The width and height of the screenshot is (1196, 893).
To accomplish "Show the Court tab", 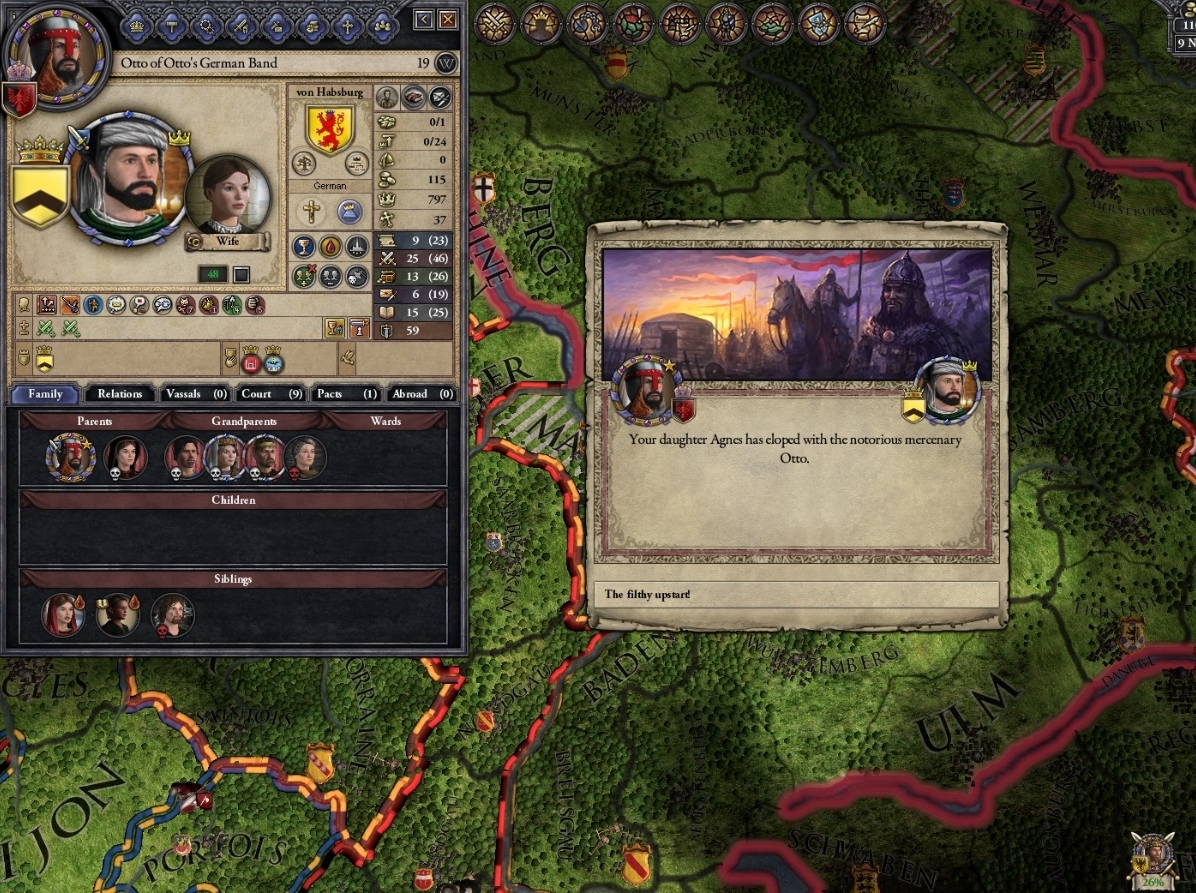I will 272,394.
